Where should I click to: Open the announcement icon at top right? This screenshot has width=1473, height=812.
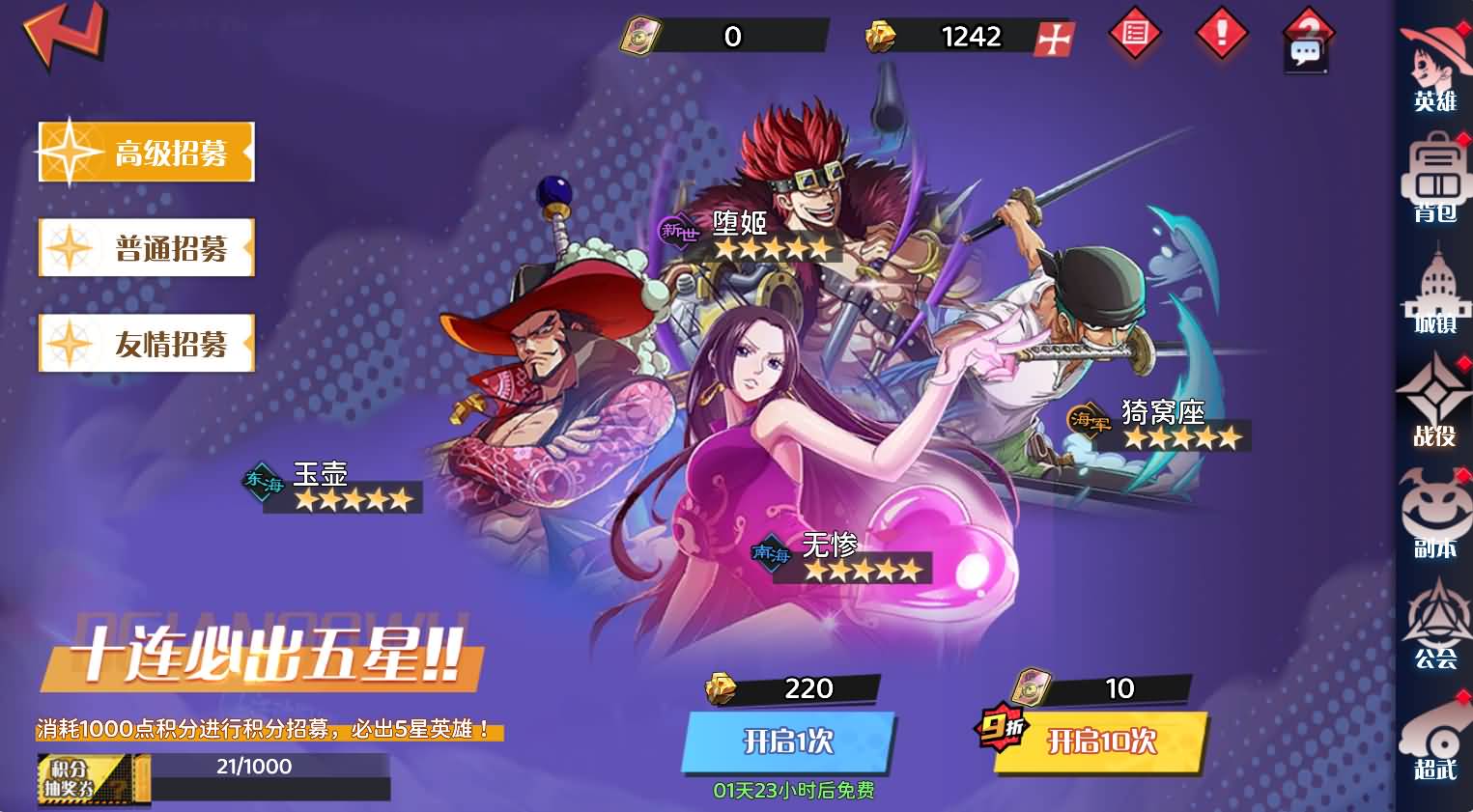[x=1134, y=34]
